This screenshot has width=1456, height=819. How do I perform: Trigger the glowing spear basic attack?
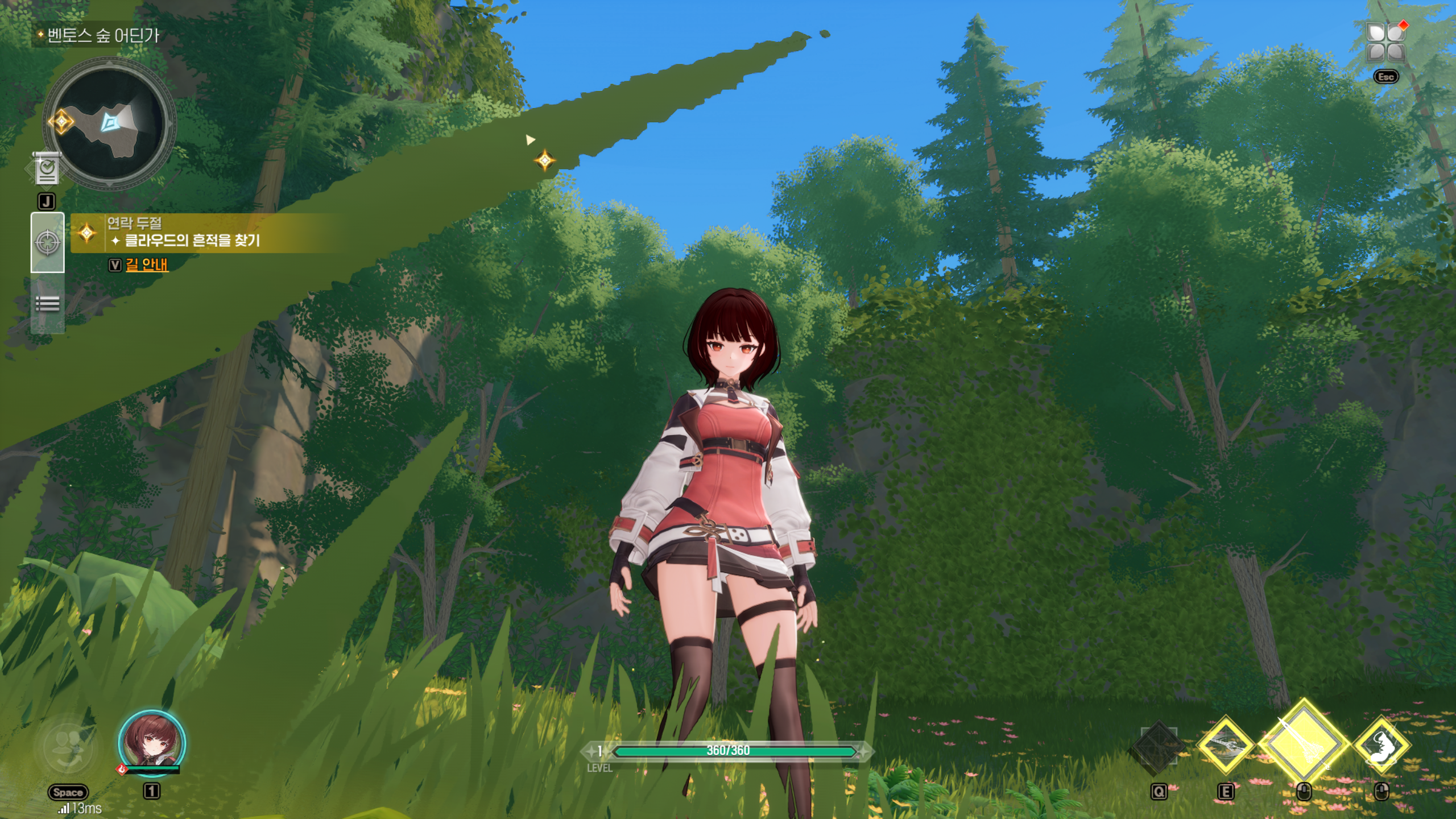point(1304,743)
